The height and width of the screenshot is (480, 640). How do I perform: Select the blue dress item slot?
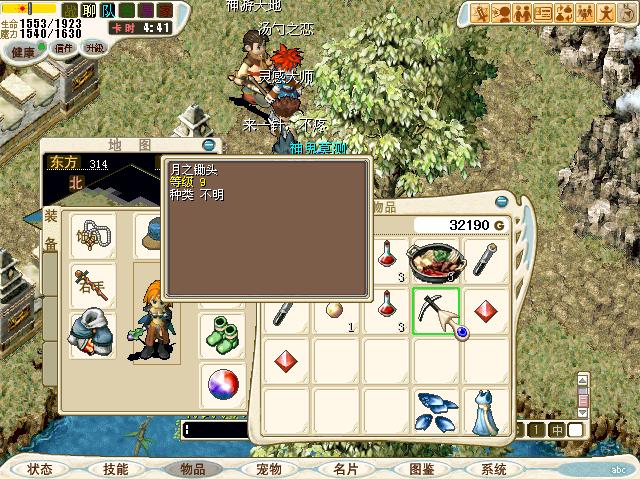(487, 409)
